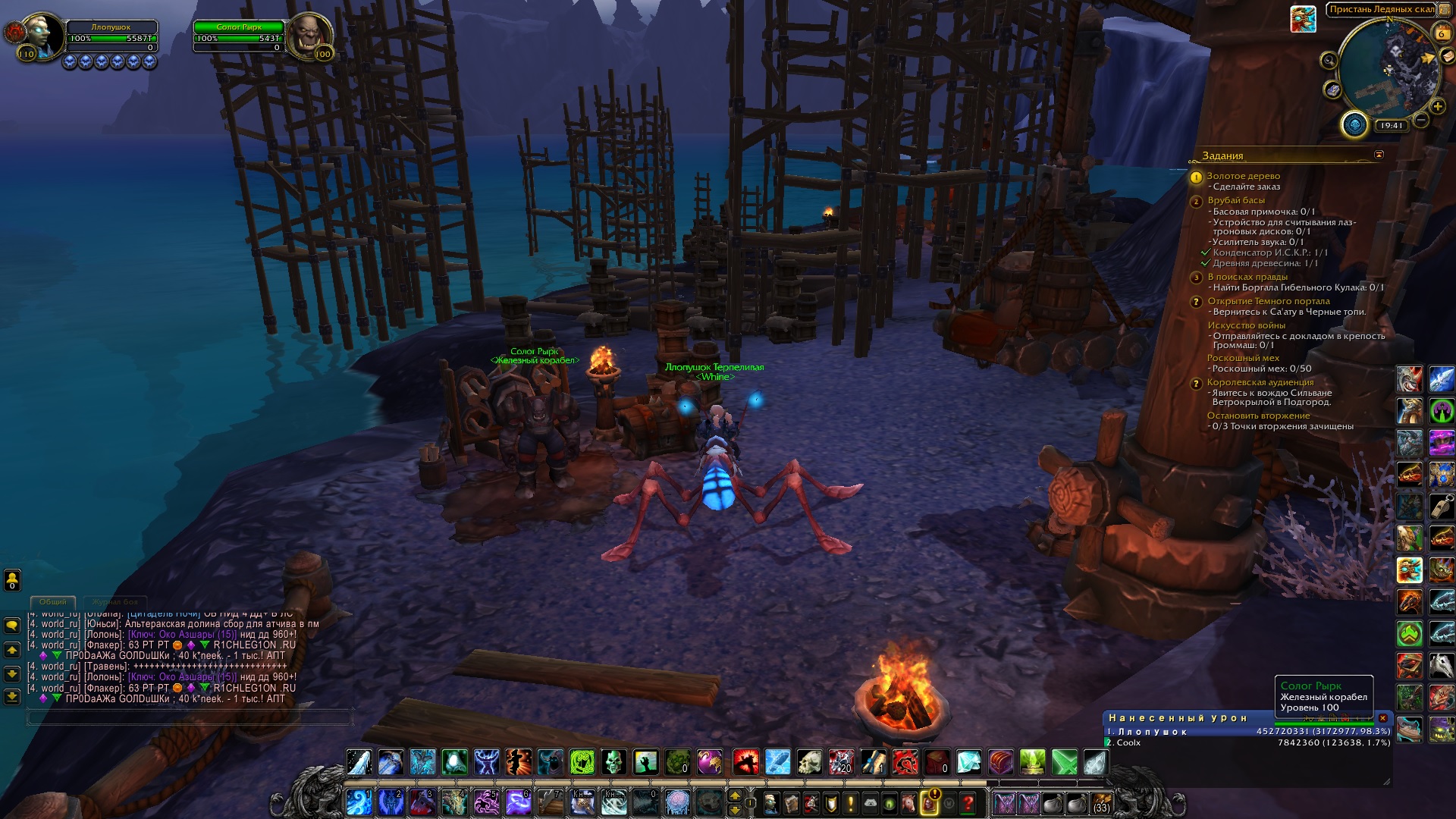Close the Нанесенный урон damage meter
1456x819 pixels.
1382,718
